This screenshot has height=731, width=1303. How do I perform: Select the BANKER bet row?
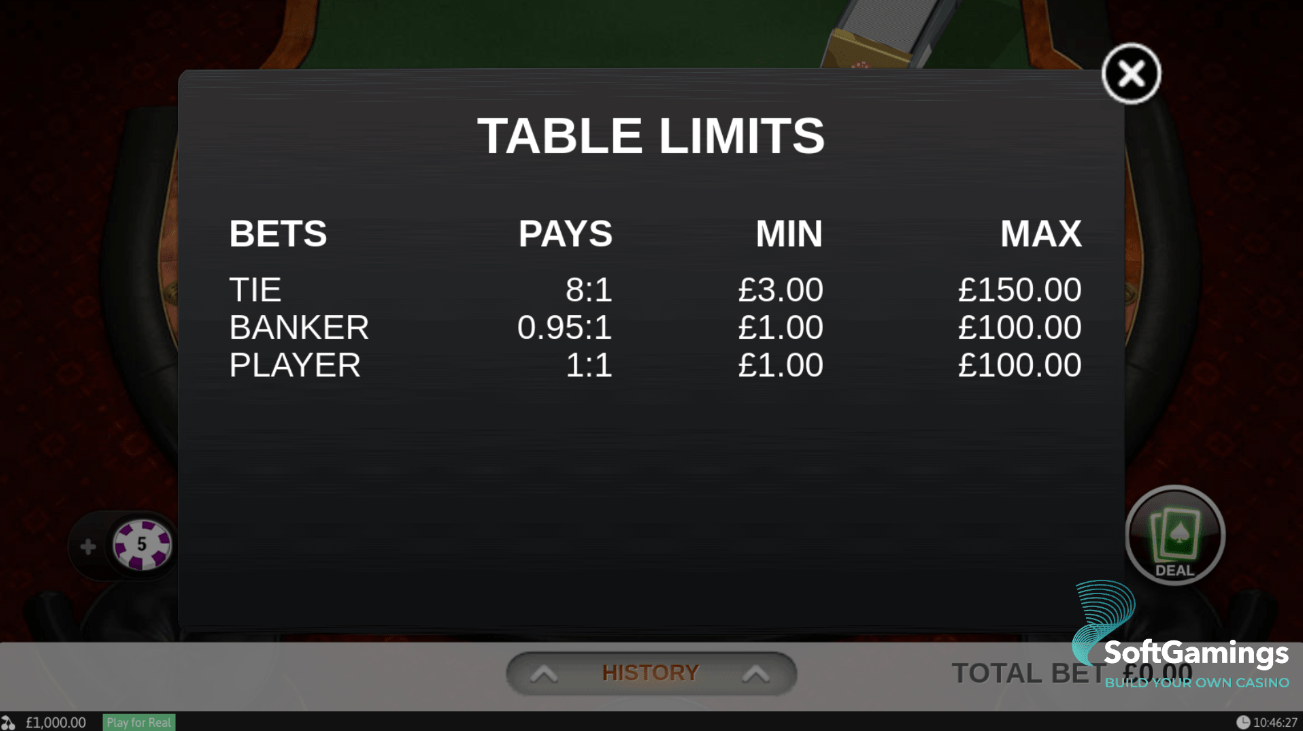tap(298, 327)
